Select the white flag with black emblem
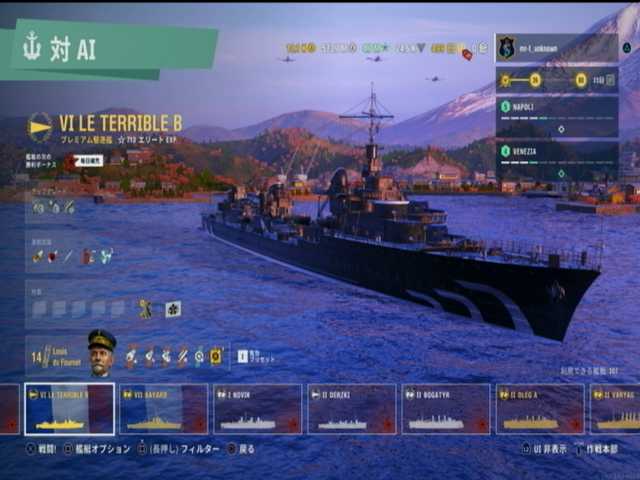This screenshot has width=640, height=480. [173, 310]
